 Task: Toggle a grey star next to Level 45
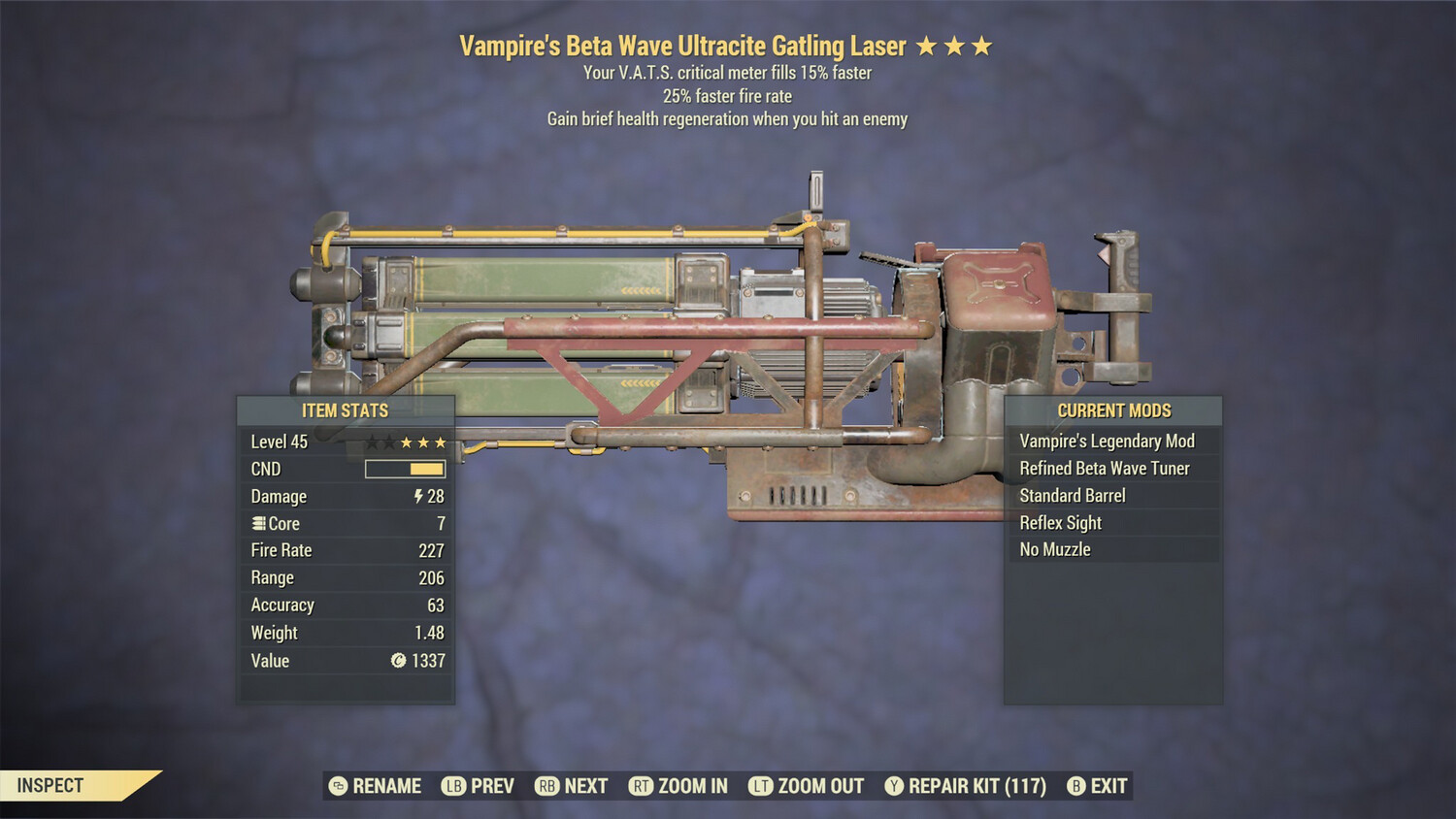click(x=374, y=442)
